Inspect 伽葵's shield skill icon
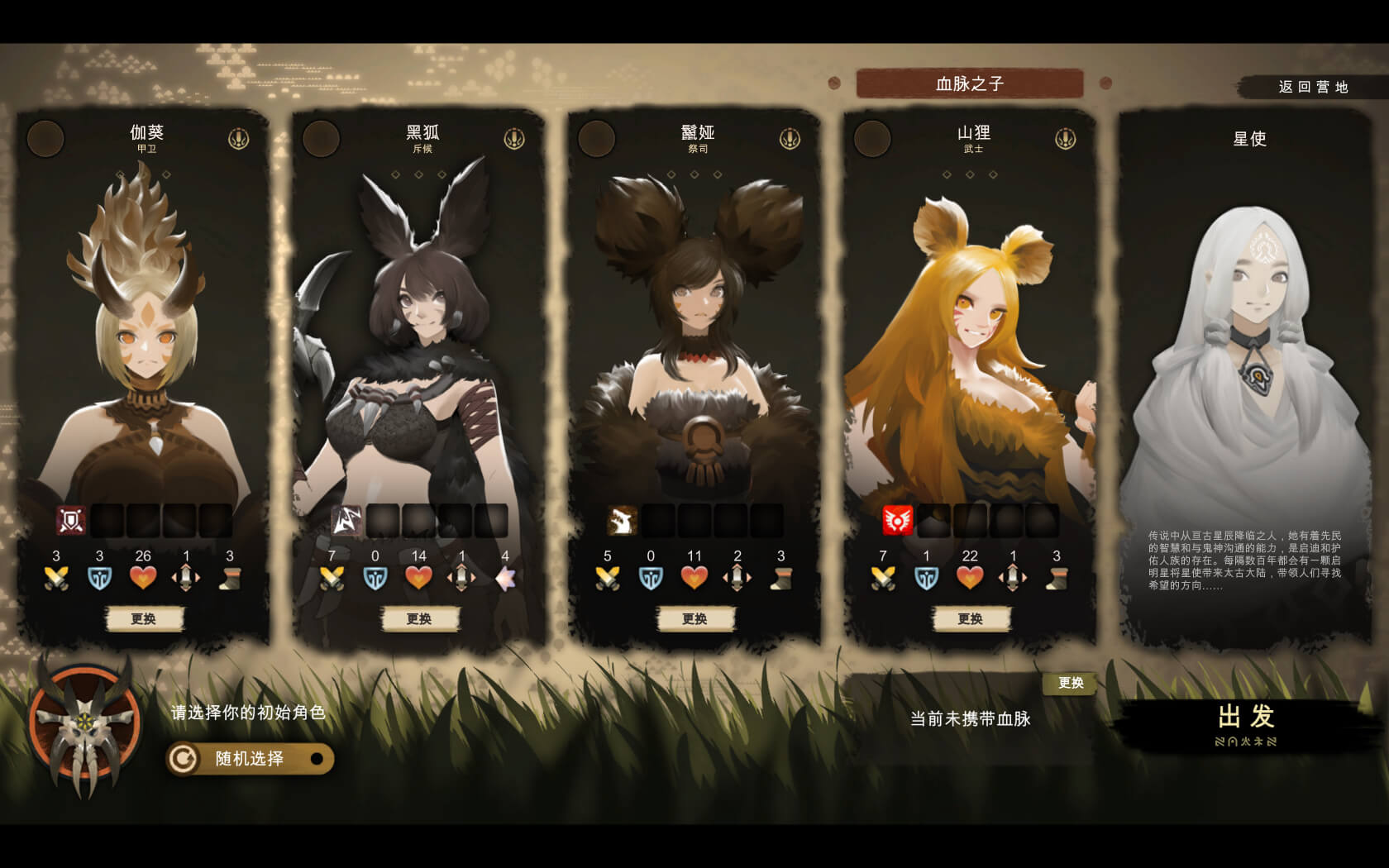Screen dimensions: 1389x868 [x=71, y=520]
